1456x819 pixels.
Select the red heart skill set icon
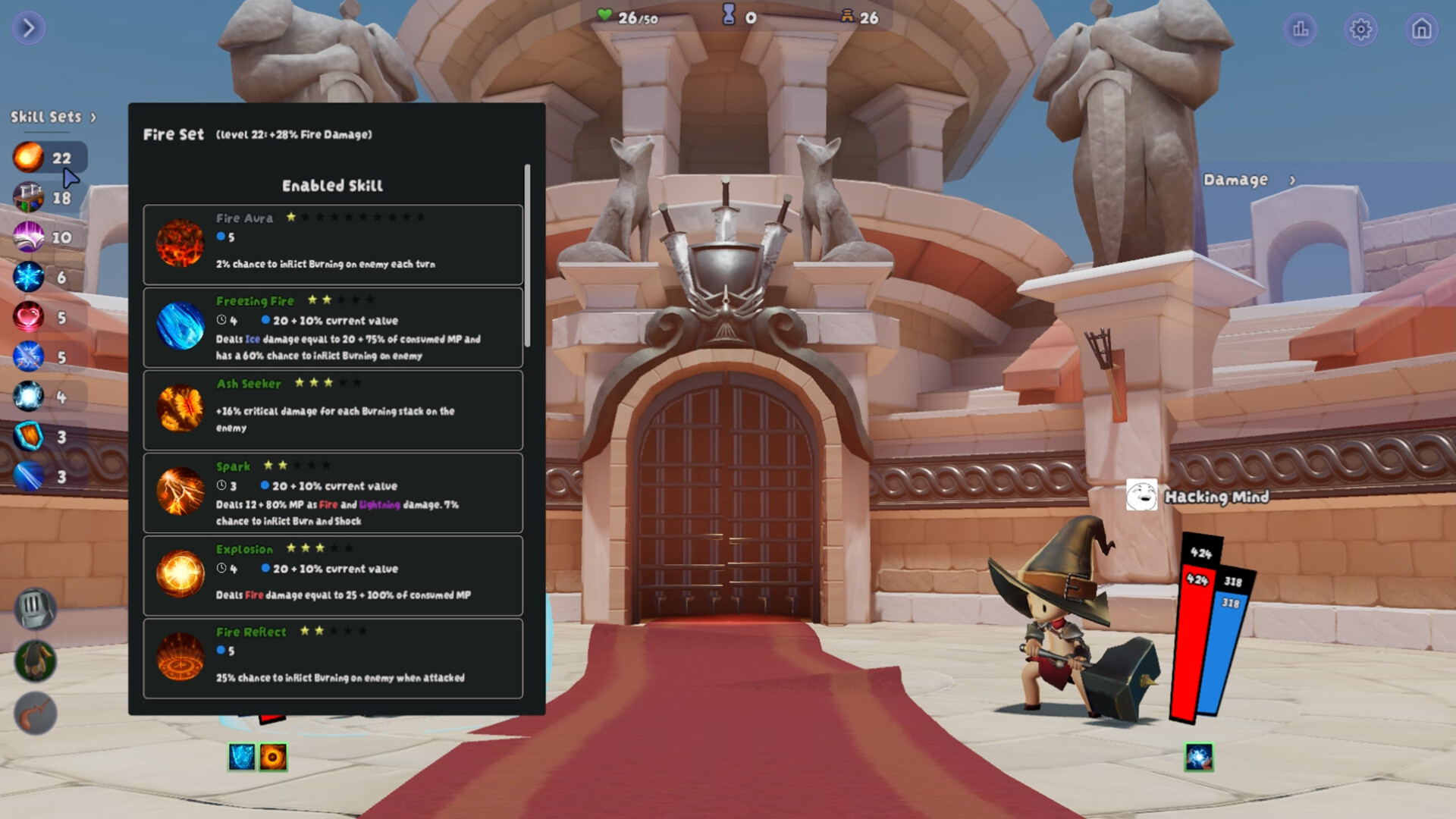pos(27,315)
